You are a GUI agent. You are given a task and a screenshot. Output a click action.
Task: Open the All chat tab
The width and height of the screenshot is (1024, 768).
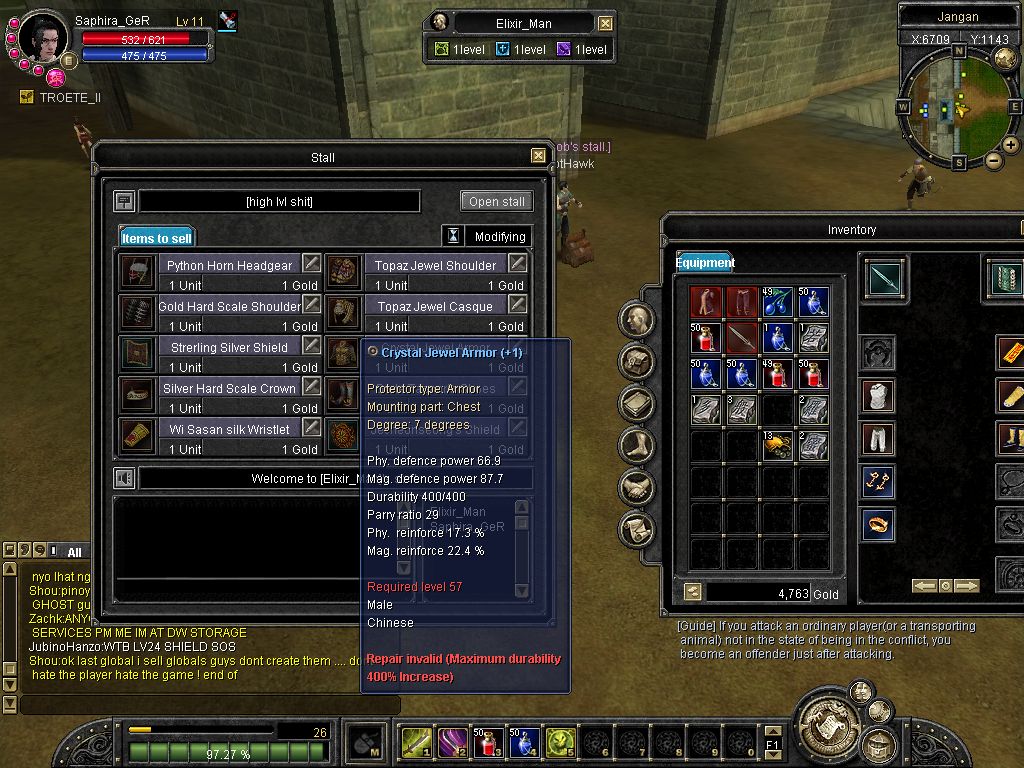tap(74, 552)
